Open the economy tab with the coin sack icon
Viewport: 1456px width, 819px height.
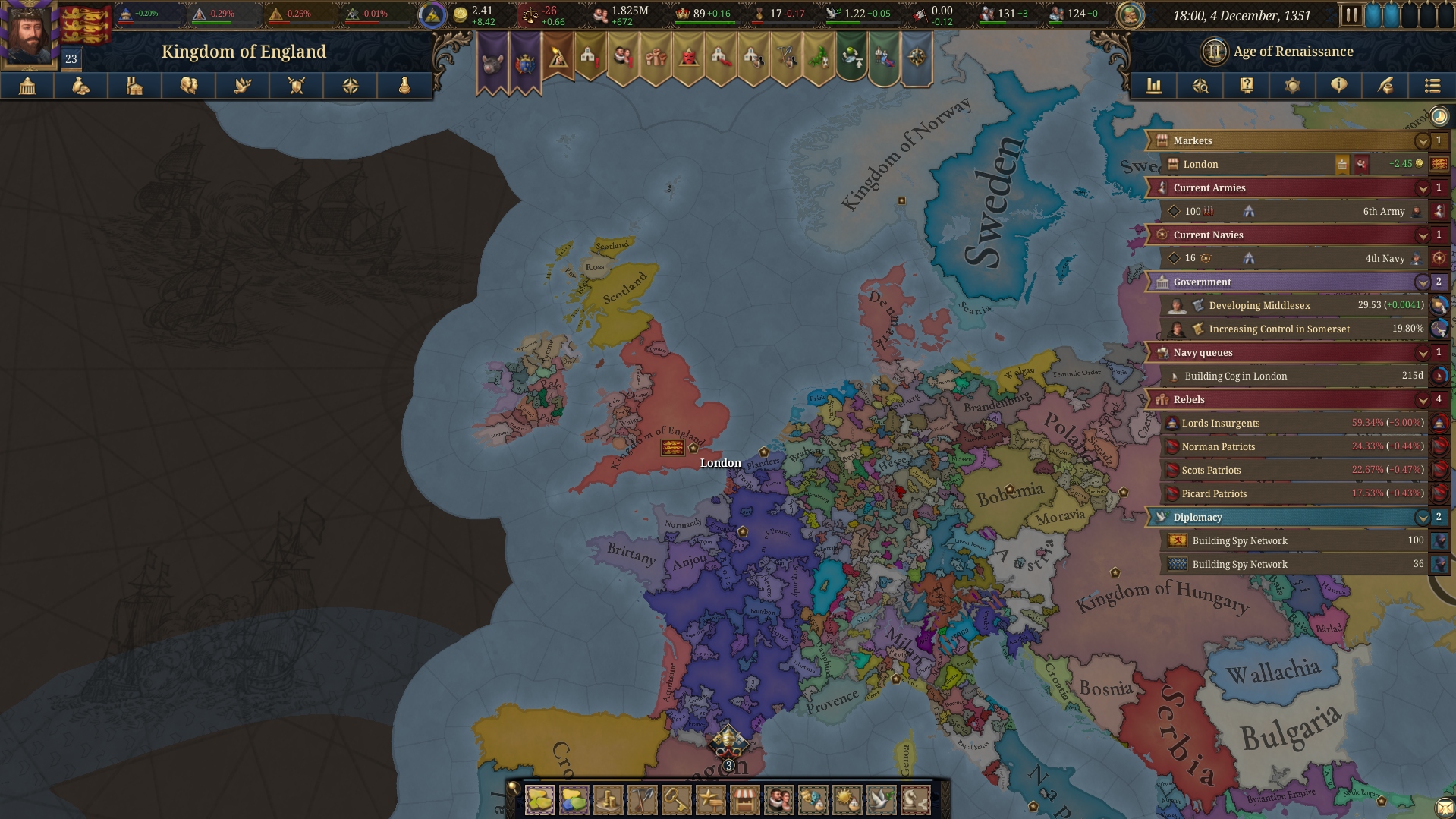(80, 86)
